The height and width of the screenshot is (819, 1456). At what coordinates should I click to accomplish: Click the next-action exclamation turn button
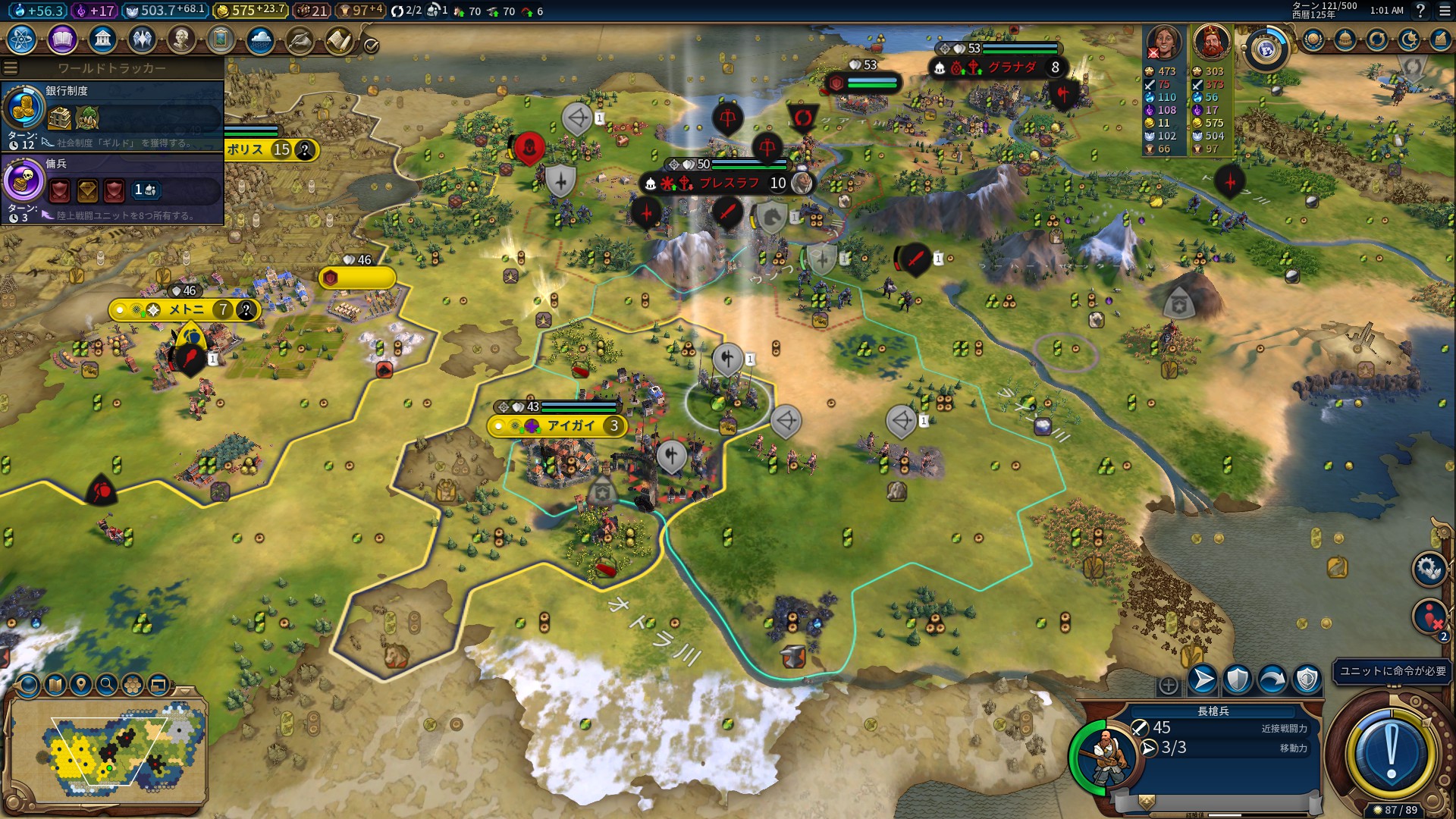pos(1391,753)
